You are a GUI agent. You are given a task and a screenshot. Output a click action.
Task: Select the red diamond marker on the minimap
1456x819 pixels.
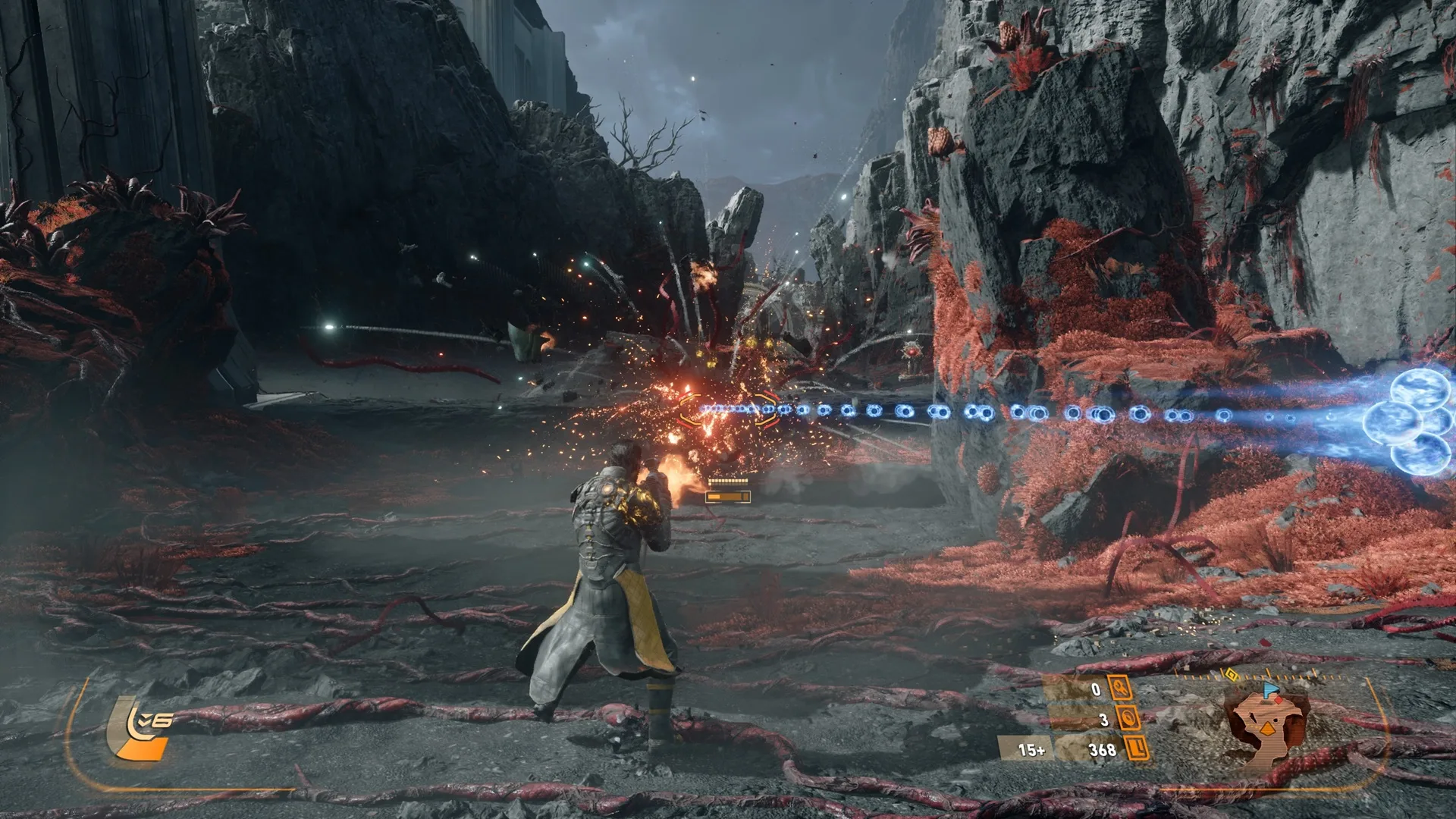(x=1279, y=700)
